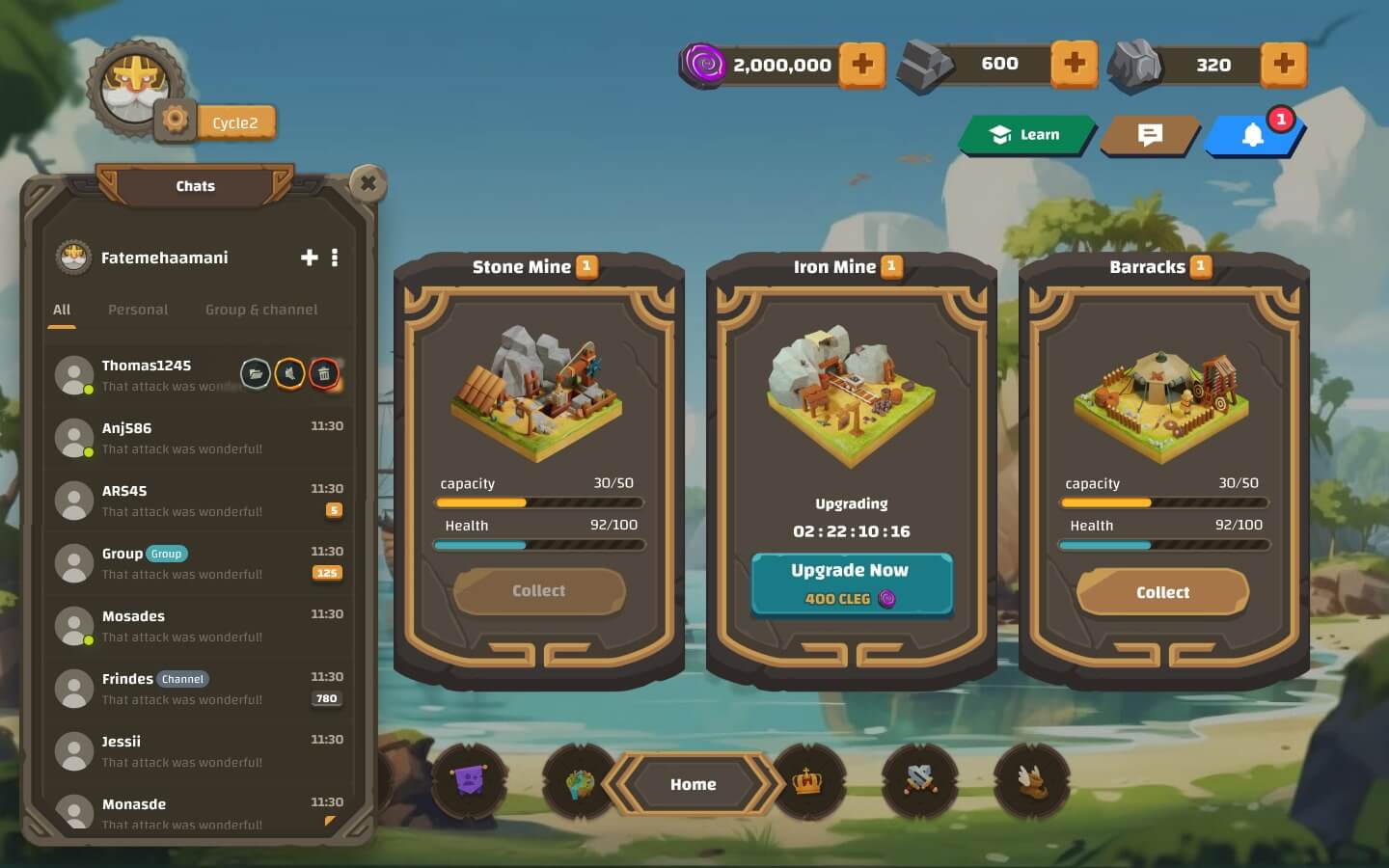Close the Chats panel
Image resolution: width=1389 pixels, height=868 pixels.
[368, 183]
